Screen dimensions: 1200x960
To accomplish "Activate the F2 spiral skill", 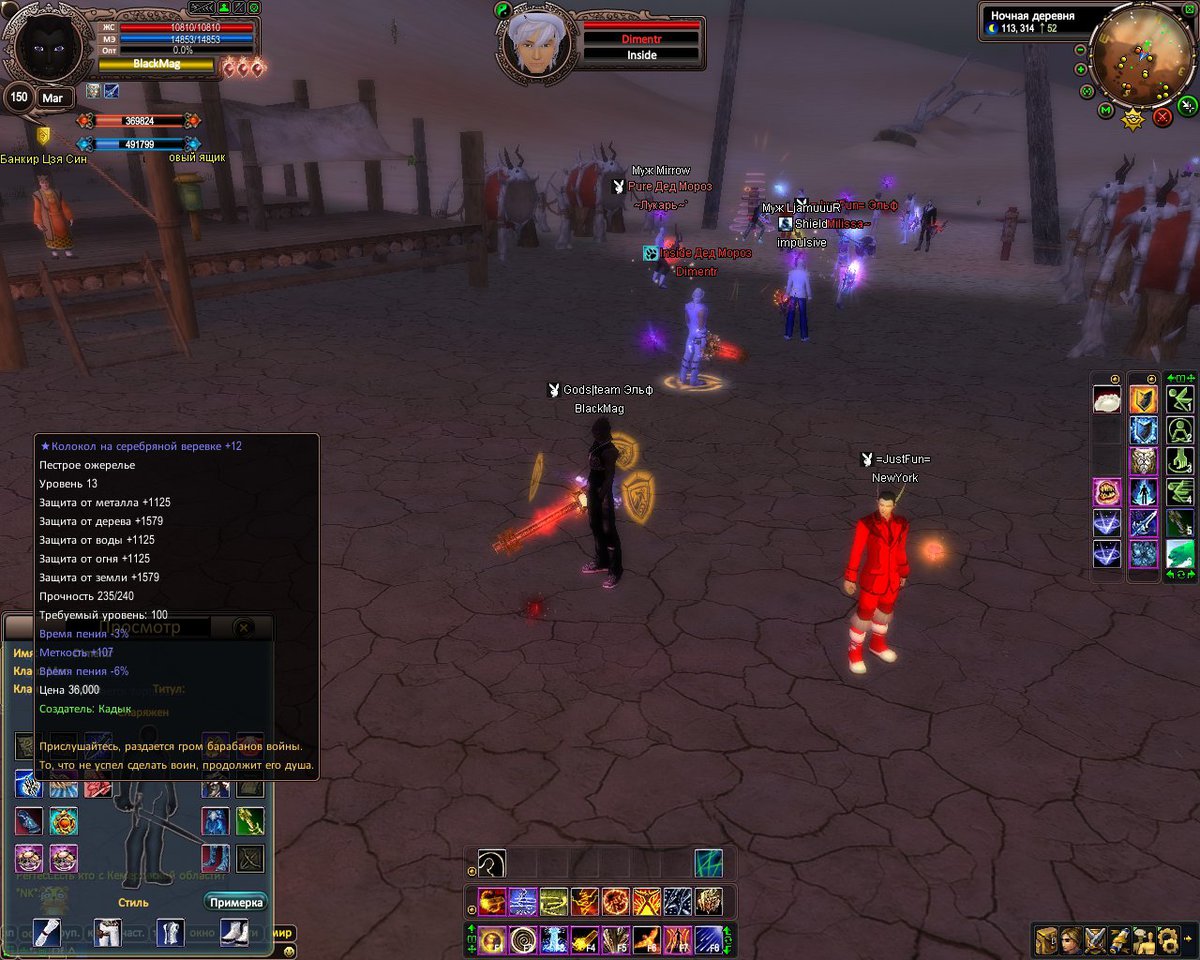I will [521, 940].
